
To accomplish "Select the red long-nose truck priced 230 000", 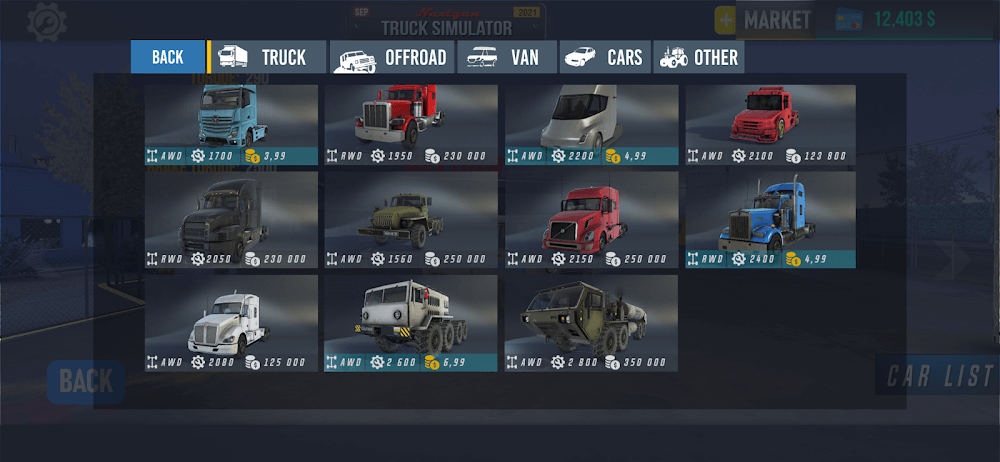I will pyautogui.click(x=411, y=124).
